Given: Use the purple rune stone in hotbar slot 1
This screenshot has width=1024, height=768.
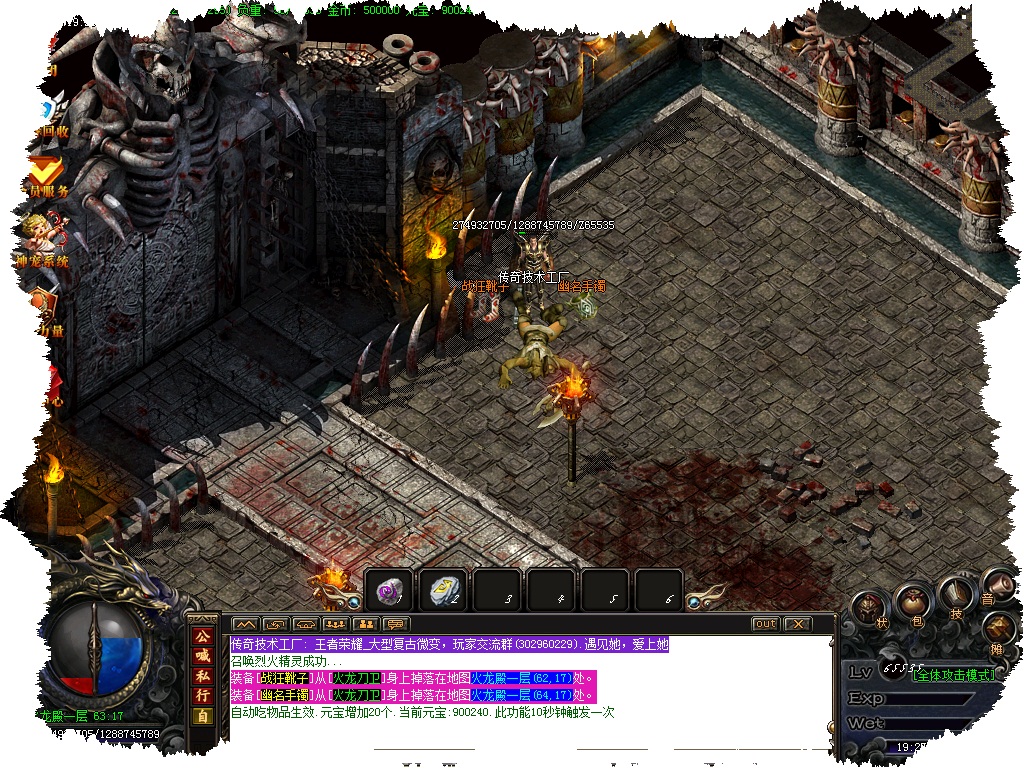Looking at the screenshot, I should (388, 592).
